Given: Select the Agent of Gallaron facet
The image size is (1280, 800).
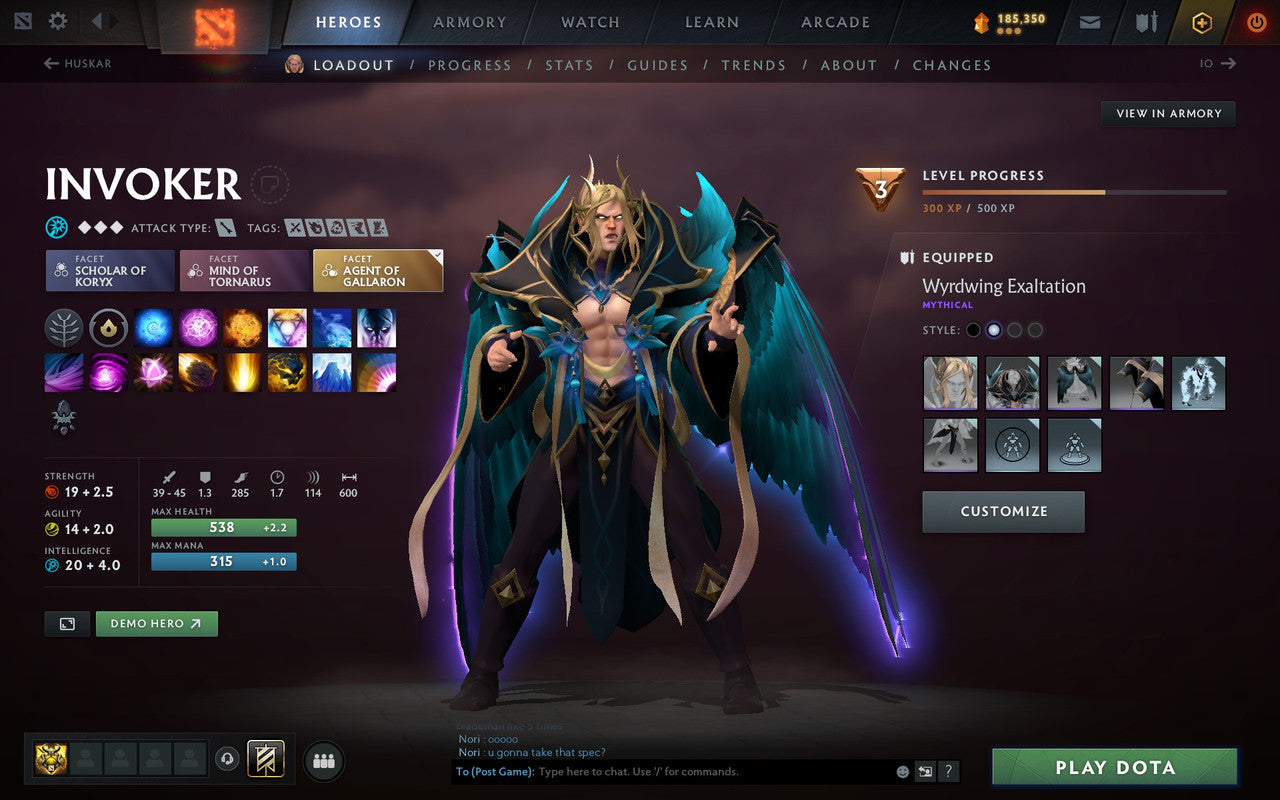Looking at the screenshot, I should (x=377, y=270).
